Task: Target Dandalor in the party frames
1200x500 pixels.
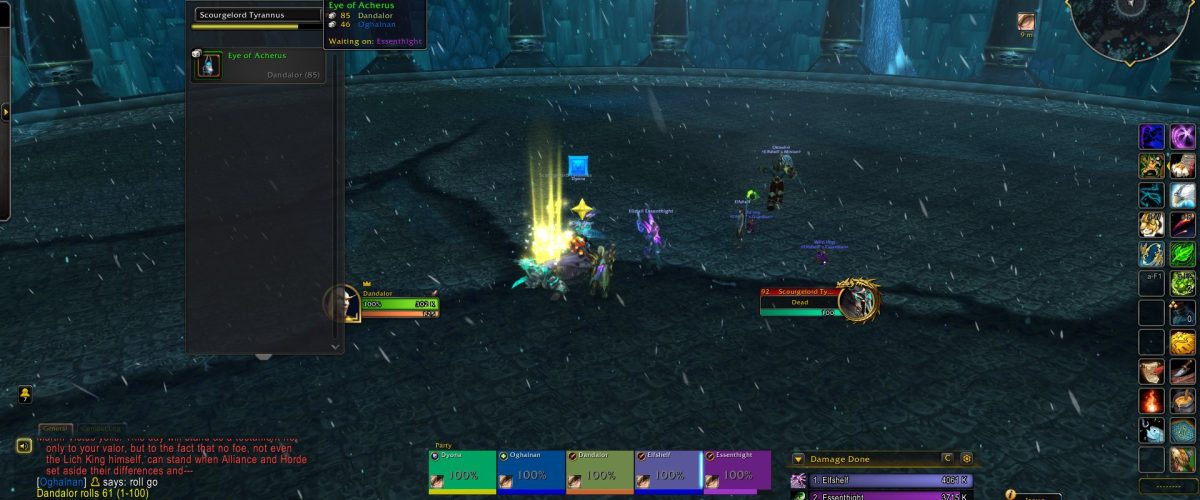Action: tap(599, 472)
